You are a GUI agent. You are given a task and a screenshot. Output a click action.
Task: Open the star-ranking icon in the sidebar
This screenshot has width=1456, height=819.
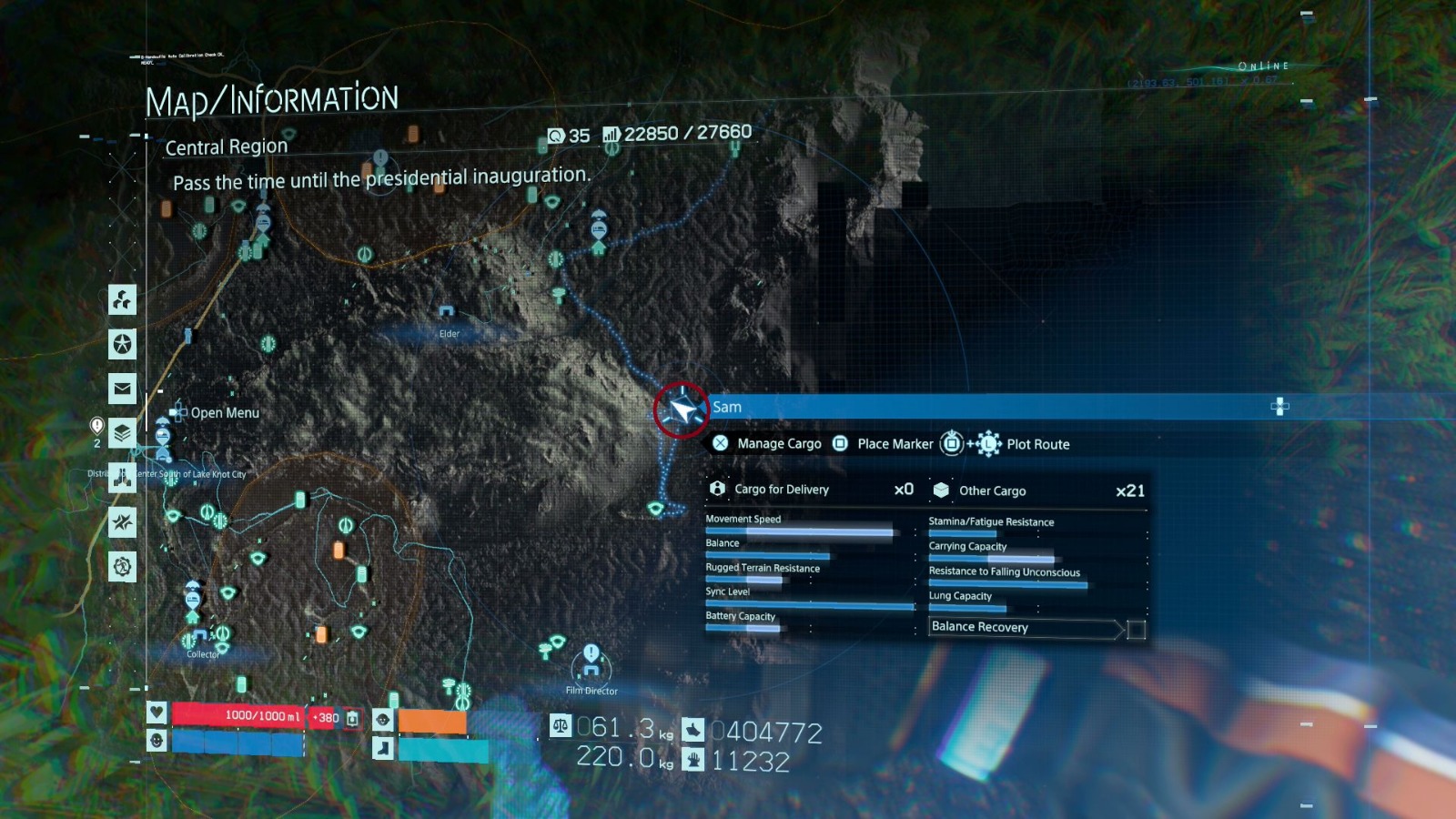122,344
